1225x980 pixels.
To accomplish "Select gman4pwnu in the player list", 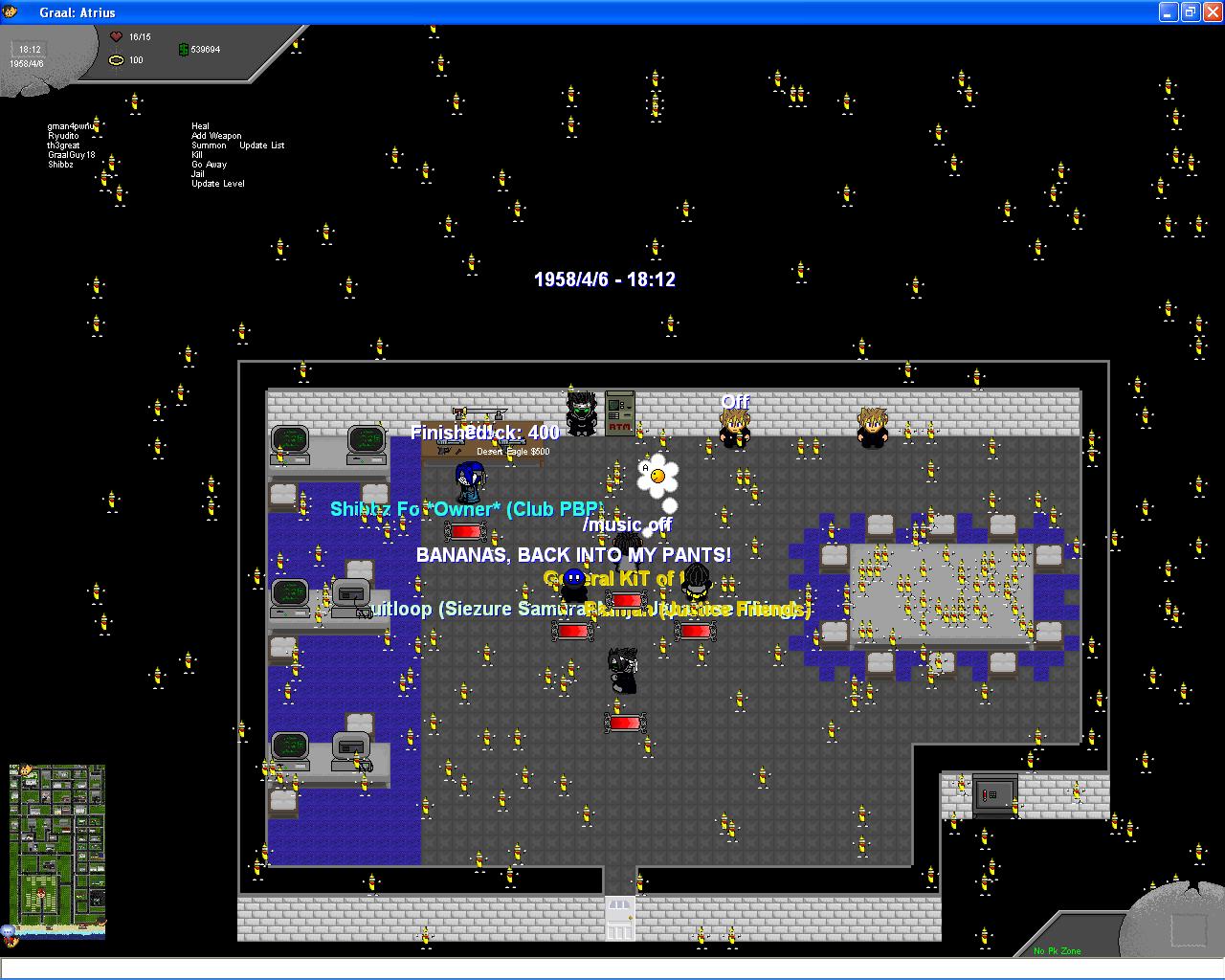I will [x=71, y=126].
